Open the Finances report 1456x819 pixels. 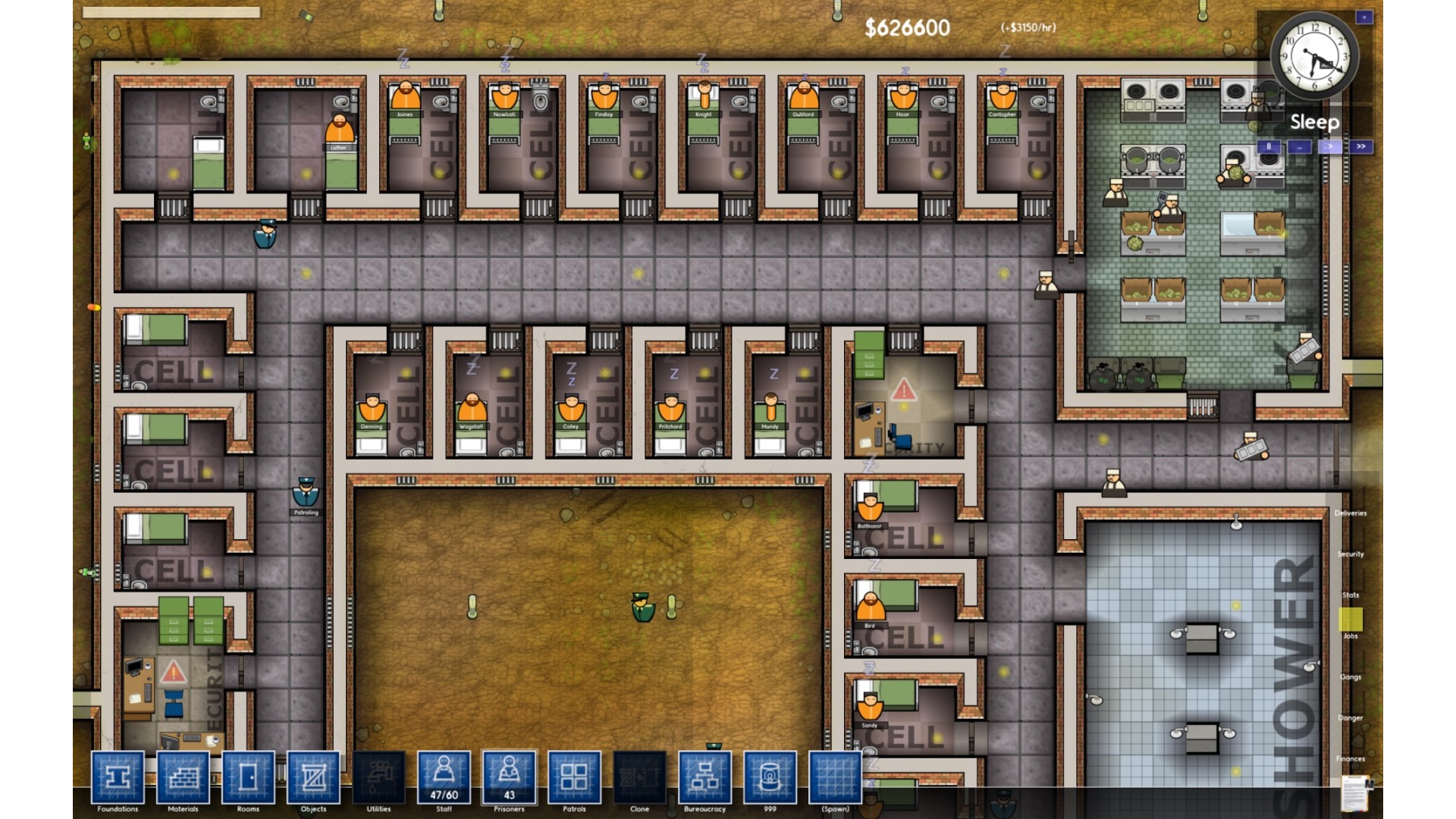coord(1351,758)
